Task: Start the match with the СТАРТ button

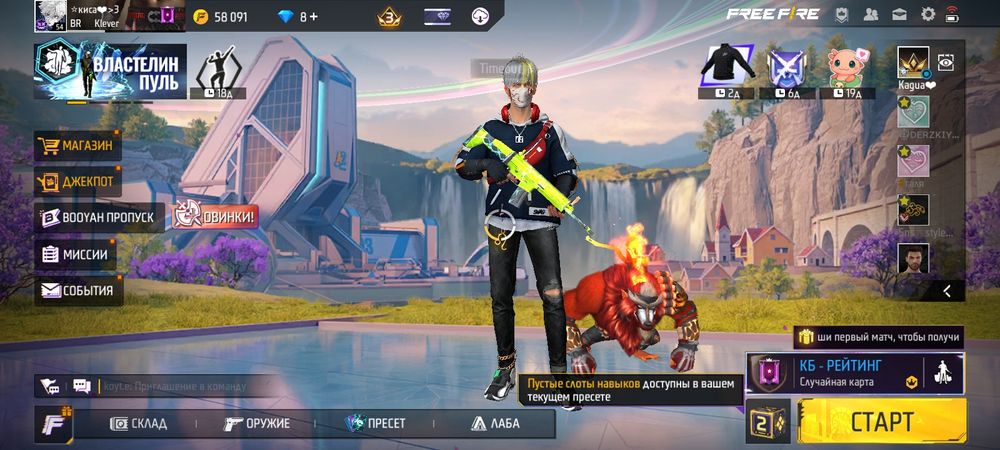Action: coord(881,420)
